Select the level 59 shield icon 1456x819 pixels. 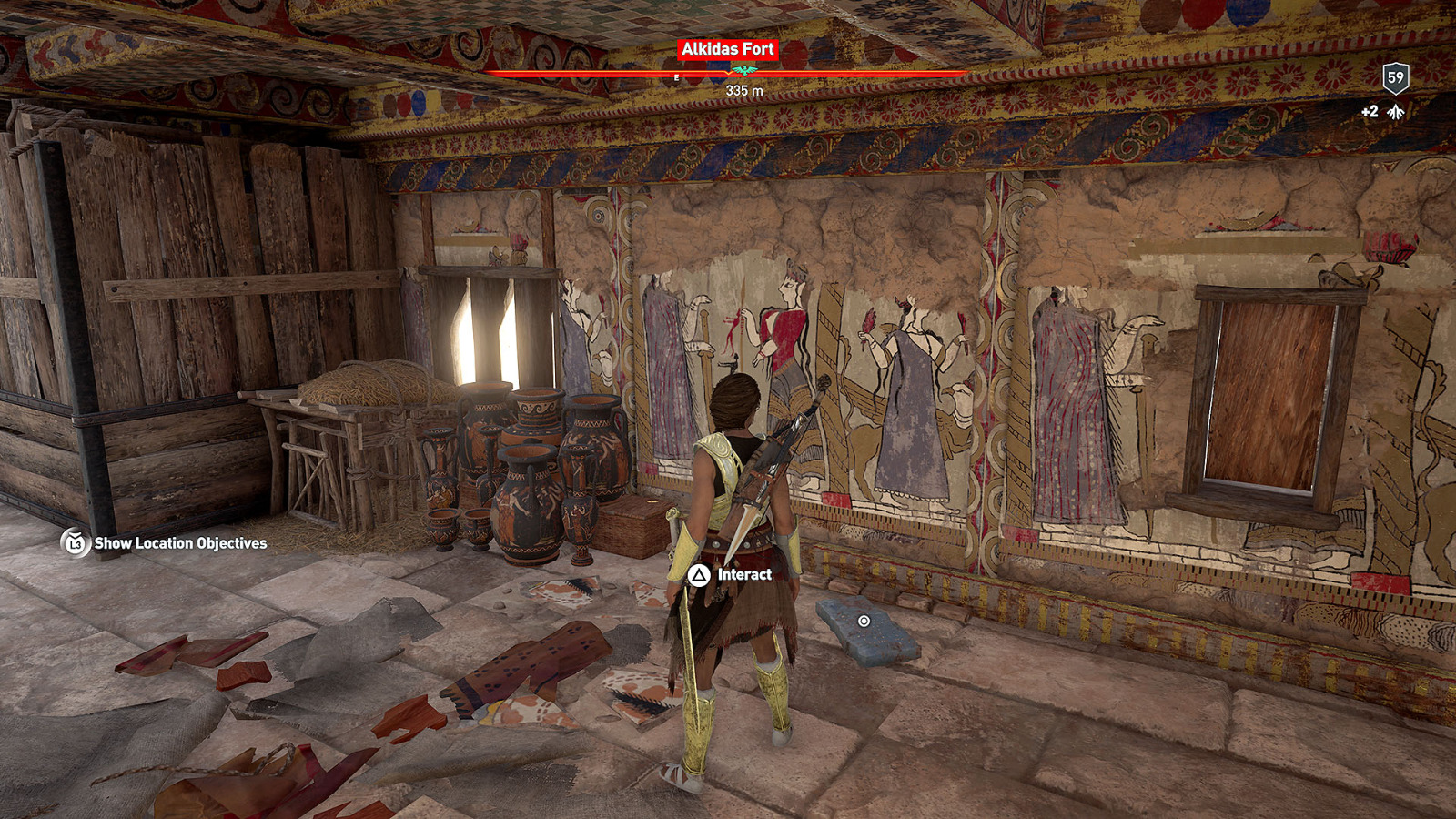point(1396,78)
